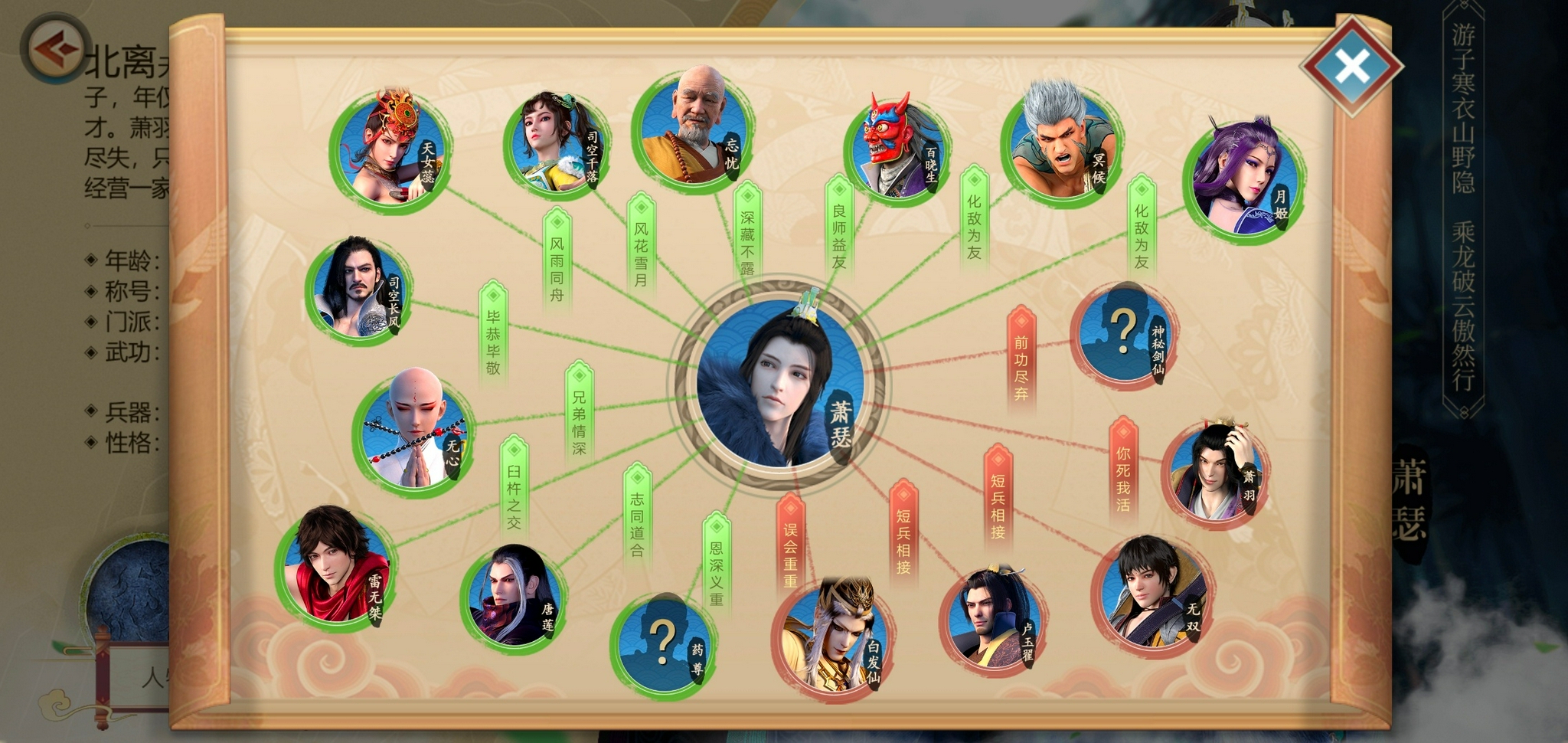Open the 司空长风 character portrait

[x=358, y=290]
